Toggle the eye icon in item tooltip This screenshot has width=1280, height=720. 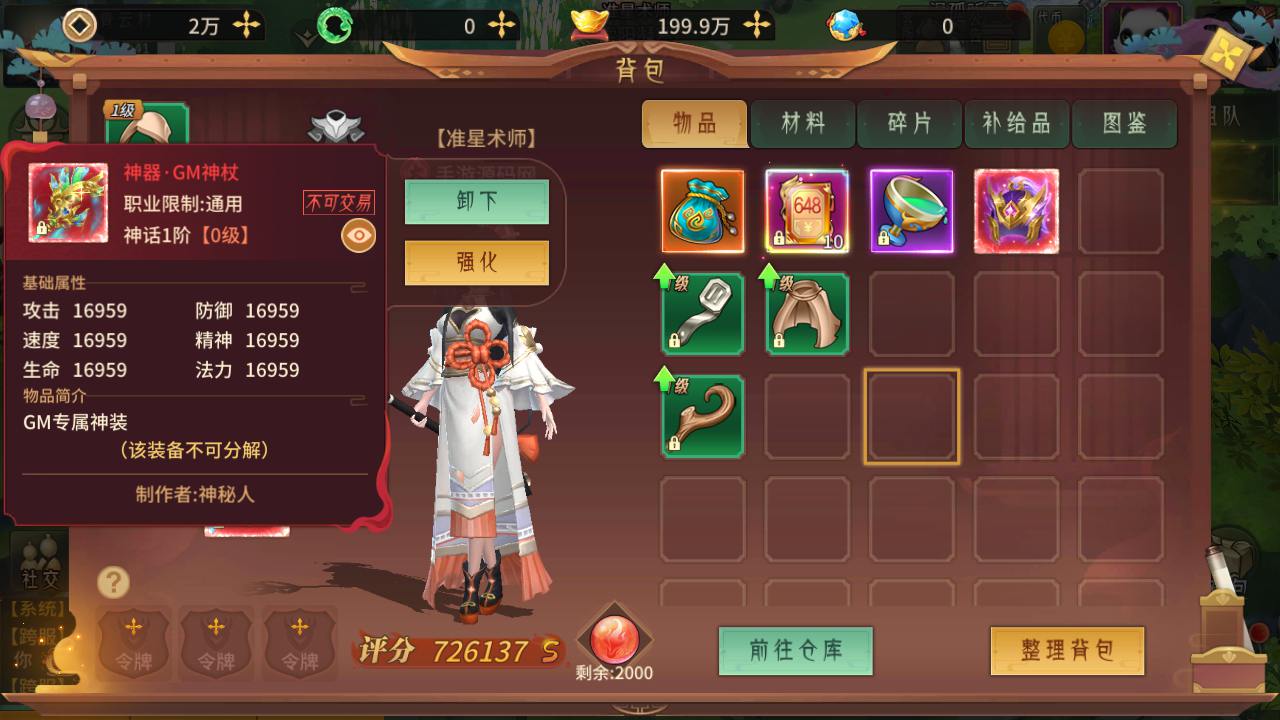point(359,236)
